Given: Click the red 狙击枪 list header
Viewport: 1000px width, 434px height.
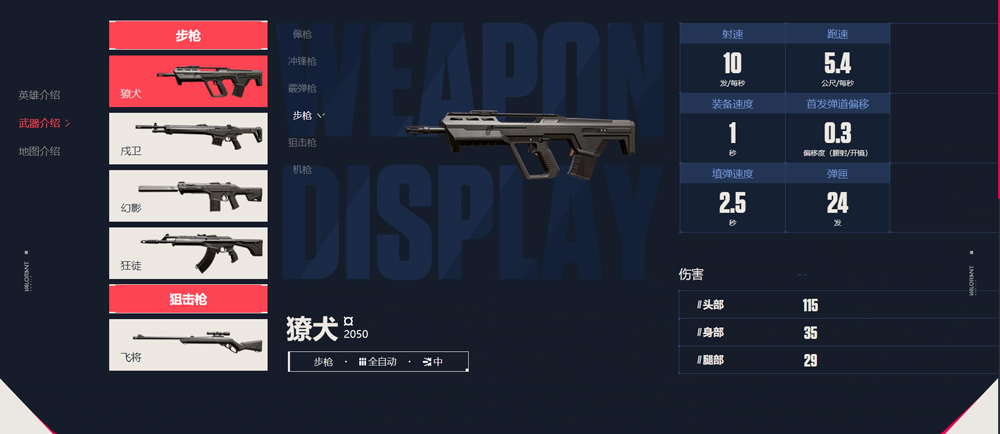Looking at the screenshot, I should pos(188,299).
